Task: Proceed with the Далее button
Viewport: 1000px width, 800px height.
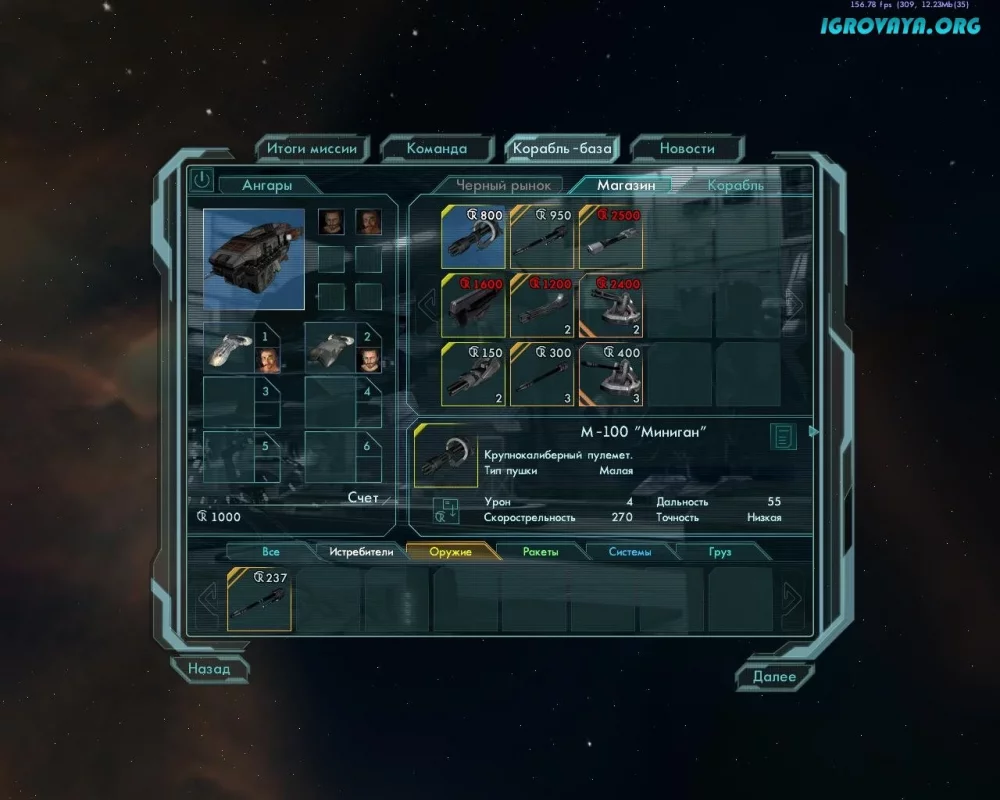Action: tap(774, 677)
